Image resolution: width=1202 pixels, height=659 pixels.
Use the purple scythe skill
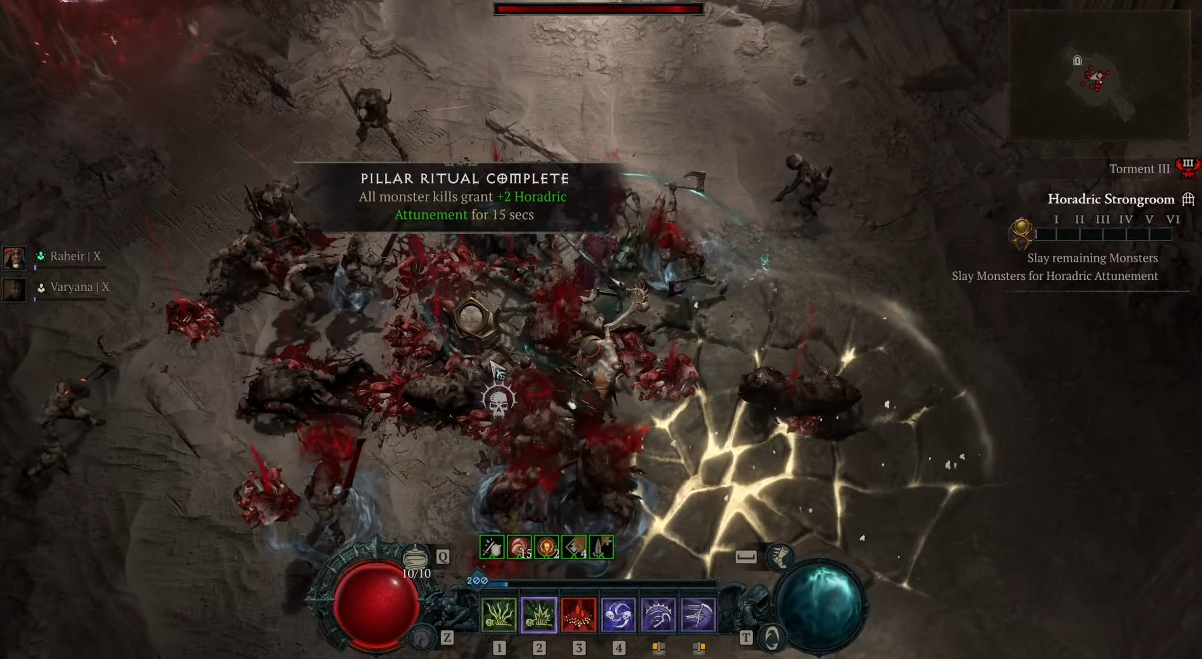click(x=698, y=614)
